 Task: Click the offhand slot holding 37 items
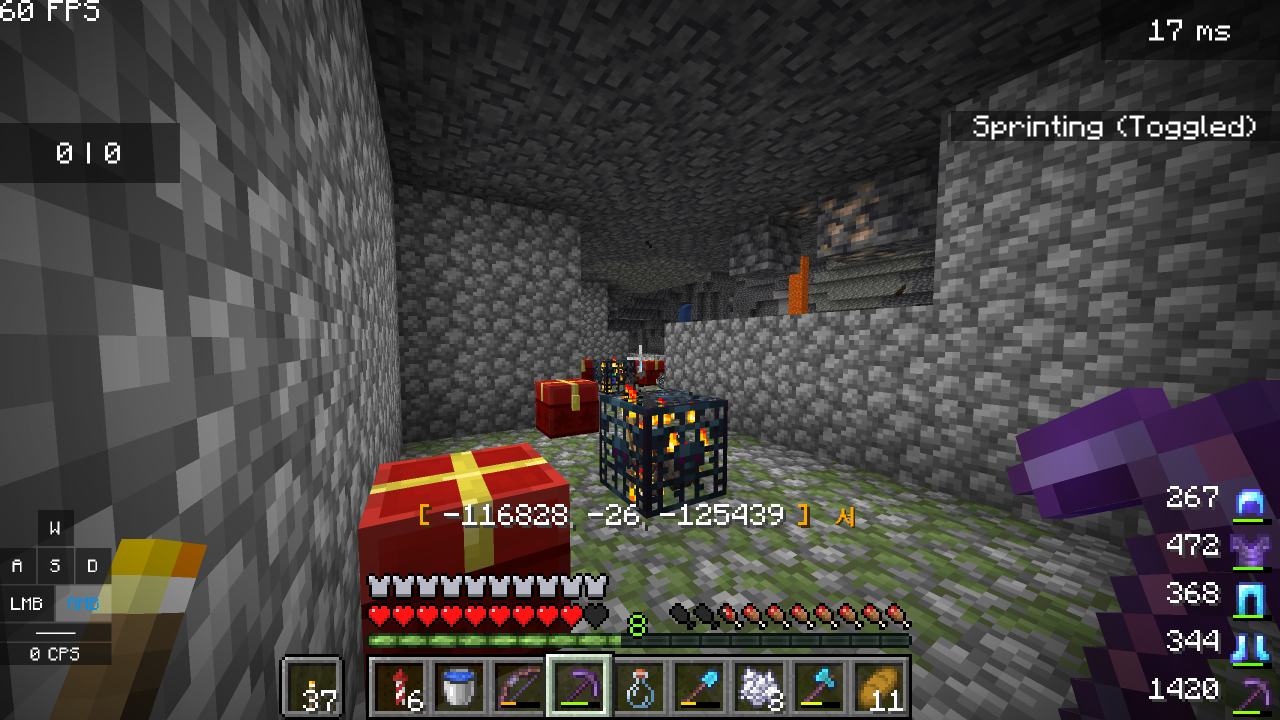point(312,687)
